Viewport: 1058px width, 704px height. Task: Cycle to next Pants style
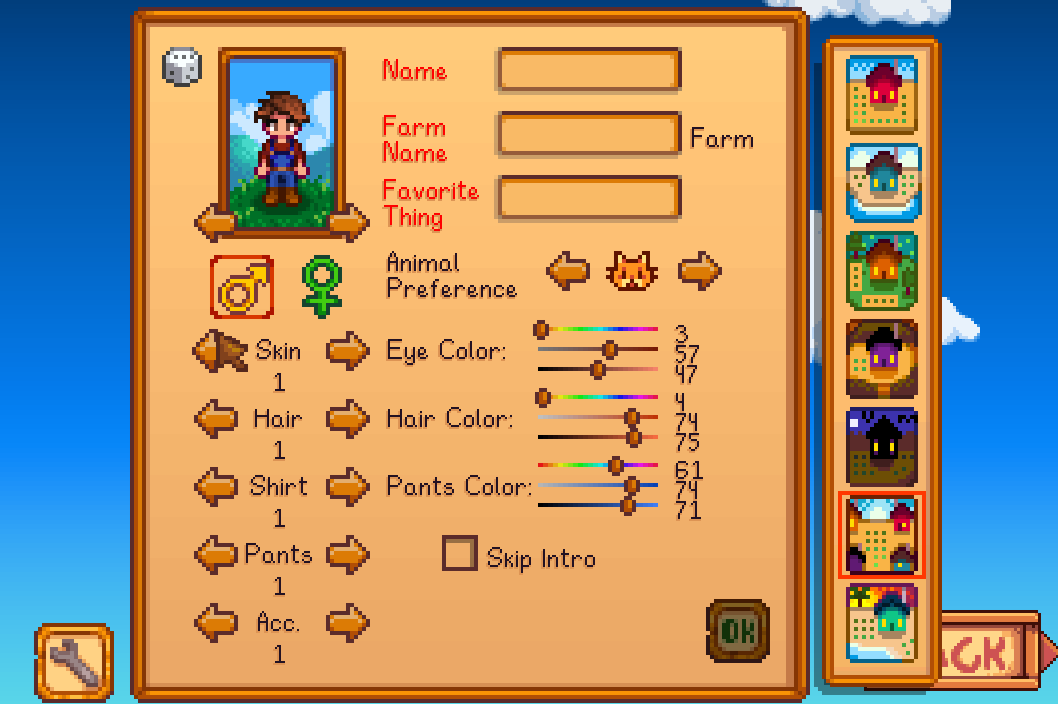348,554
